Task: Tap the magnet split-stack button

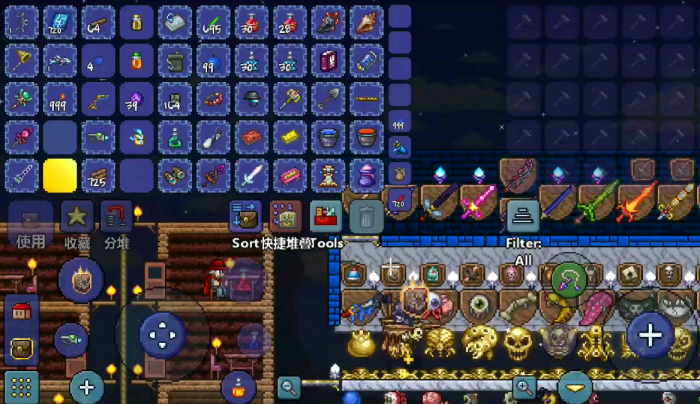Action: [116, 215]
